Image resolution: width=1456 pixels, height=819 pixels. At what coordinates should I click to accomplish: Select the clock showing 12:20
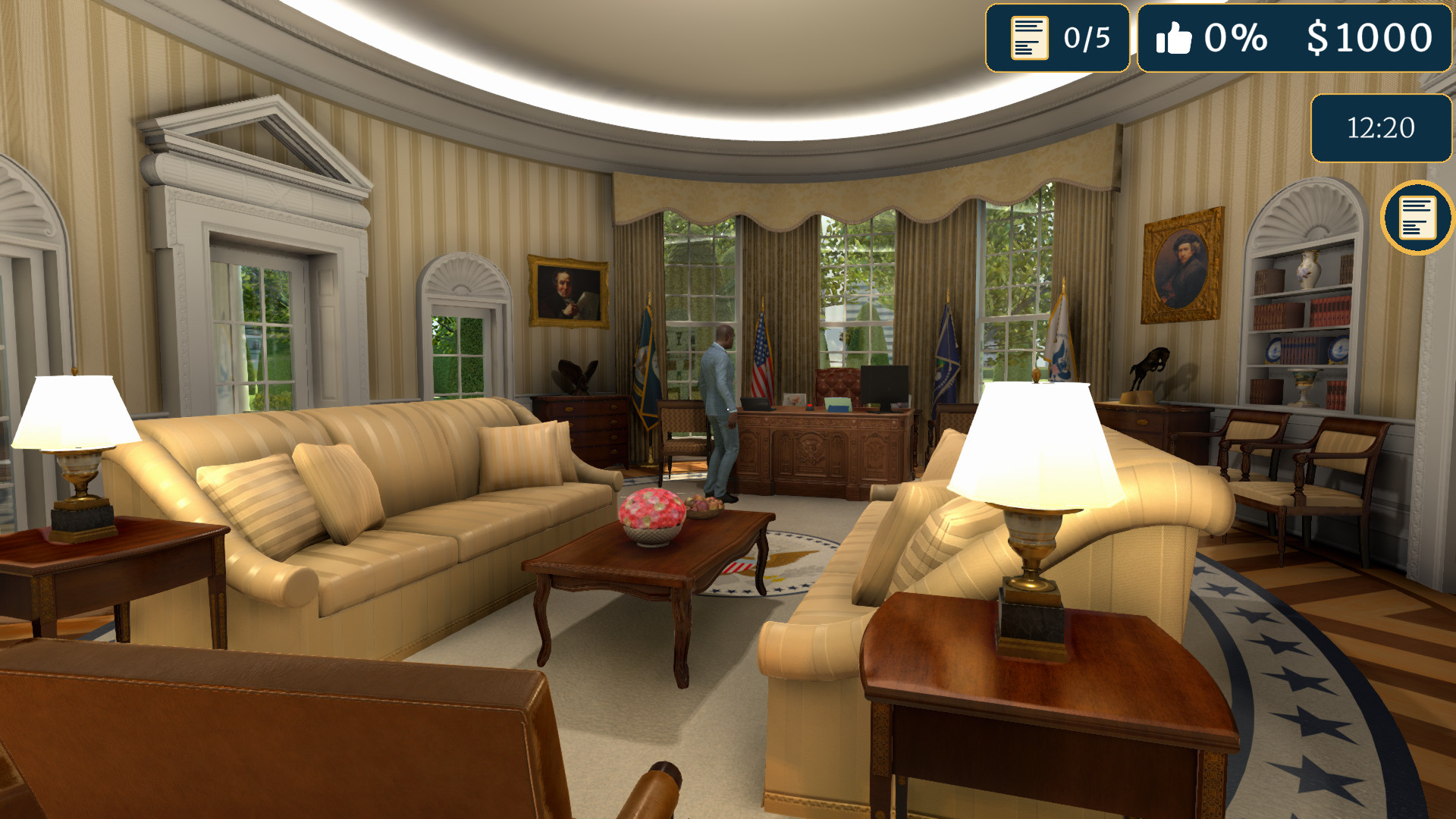pyautogui.click(x=1380, y=128)
